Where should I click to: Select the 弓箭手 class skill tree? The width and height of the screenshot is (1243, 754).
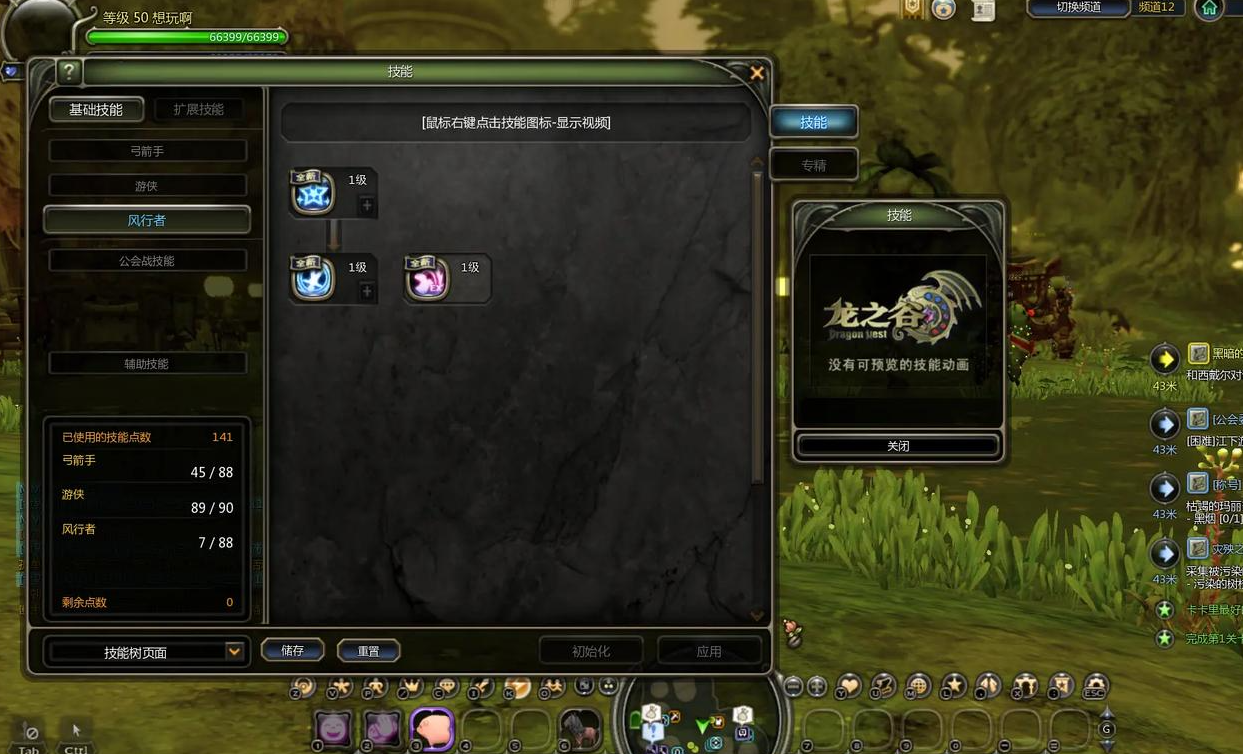147,151
